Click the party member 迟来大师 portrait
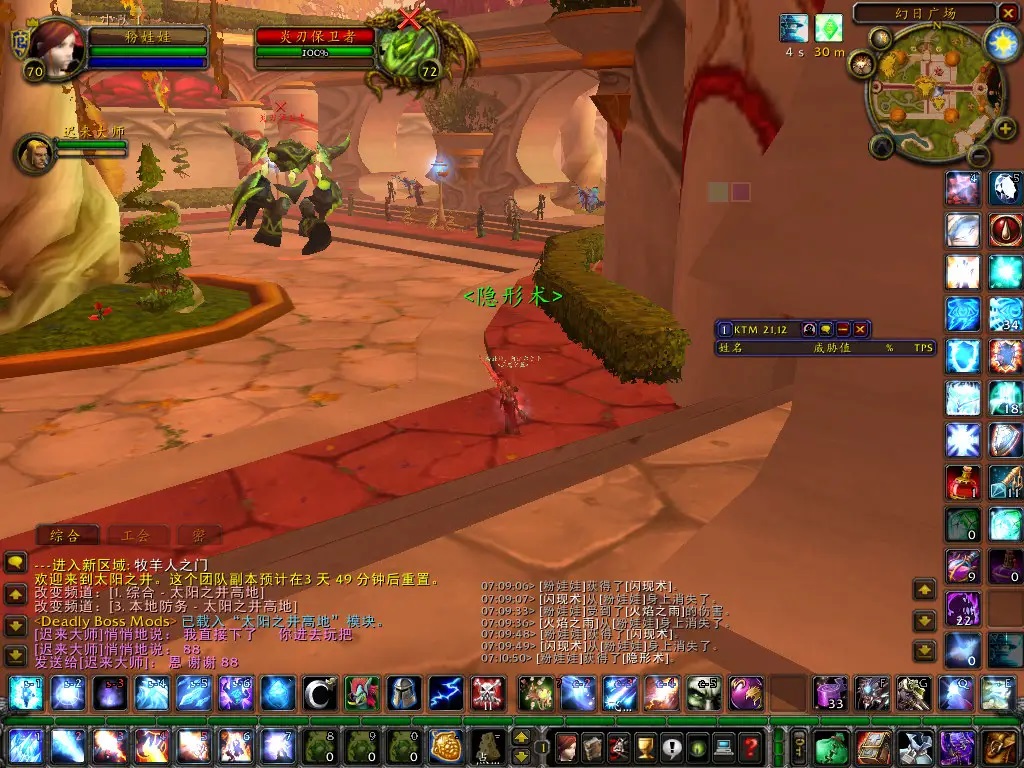The width and height of the screenshot is (1024, 768). point(36,154)
